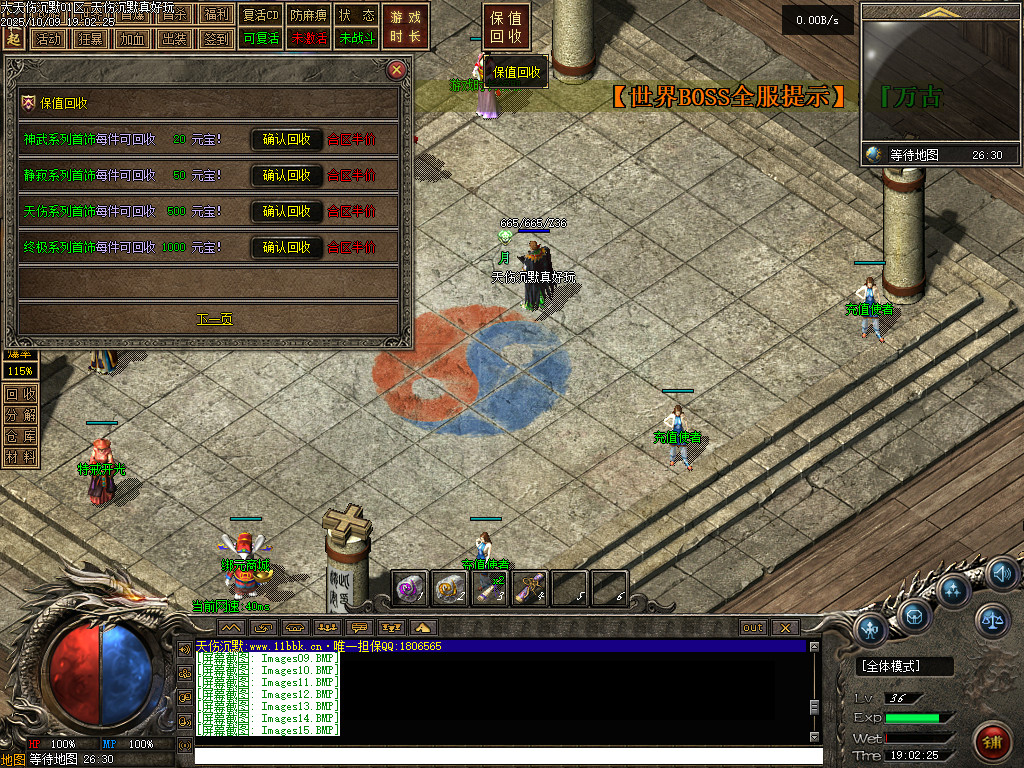The width and height of the screenshot is (1024, 768).
Task: Confirm recycling for 神武 series jewelry
Action: [286, 140]
